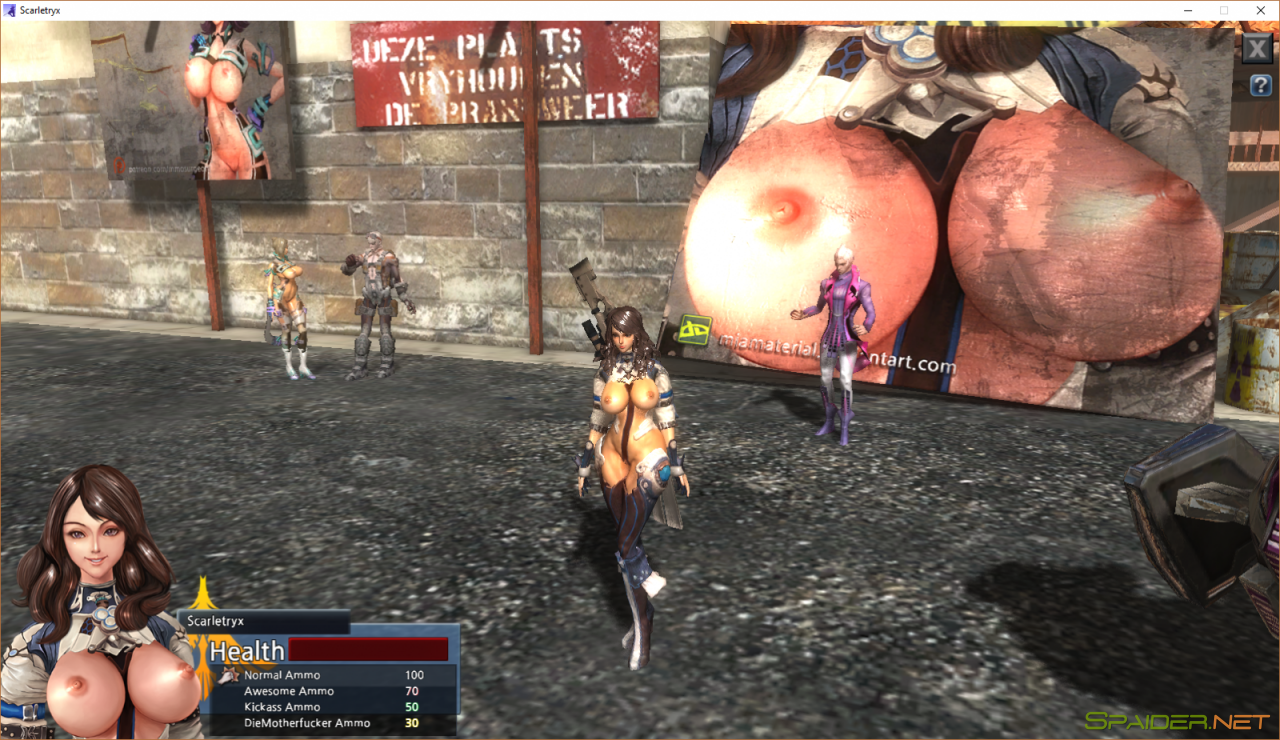This screenshot has height=740, width=1280.
Task: Close the window from title bar
Action: [1259, 10]
